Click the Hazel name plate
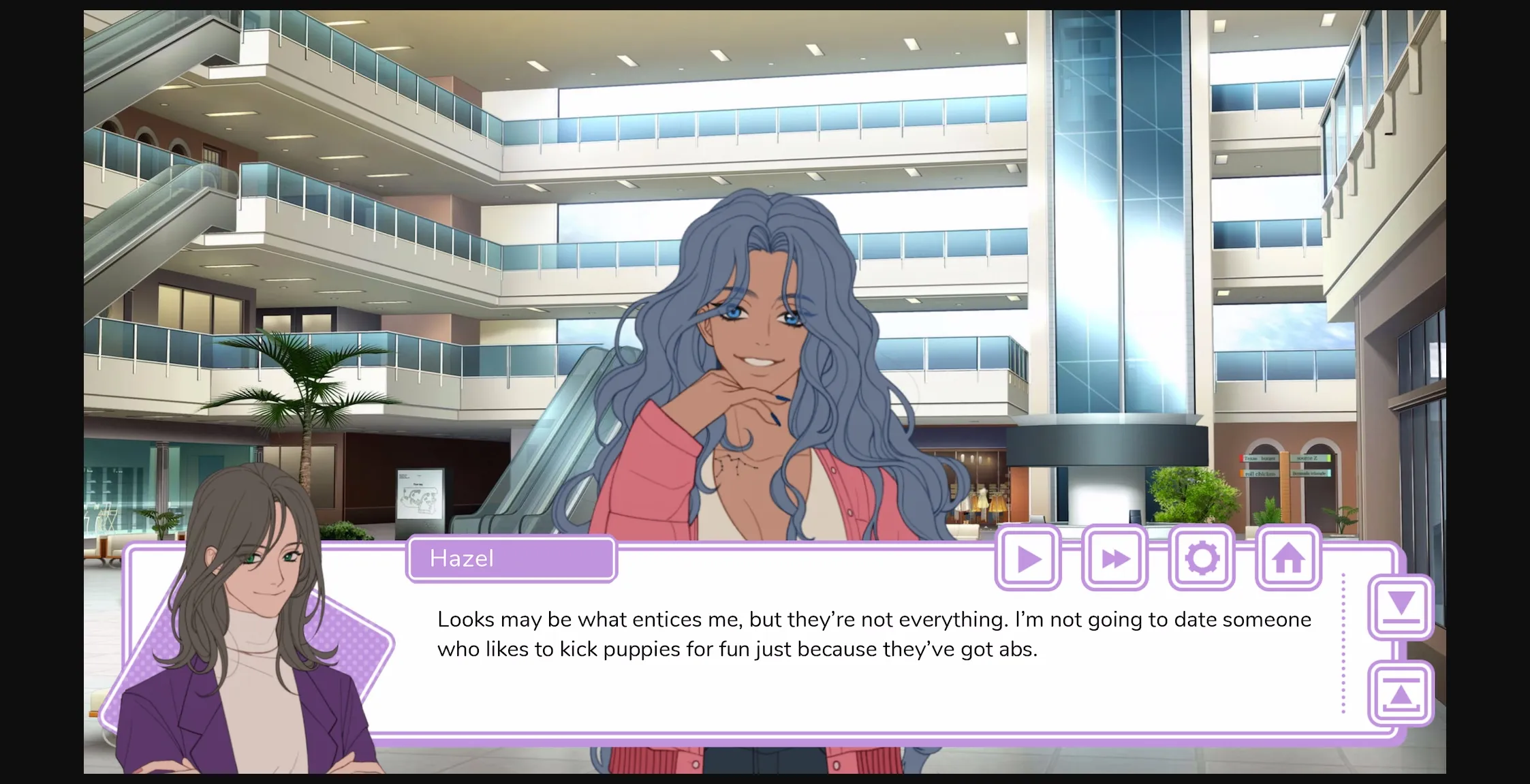 (511, 558)
